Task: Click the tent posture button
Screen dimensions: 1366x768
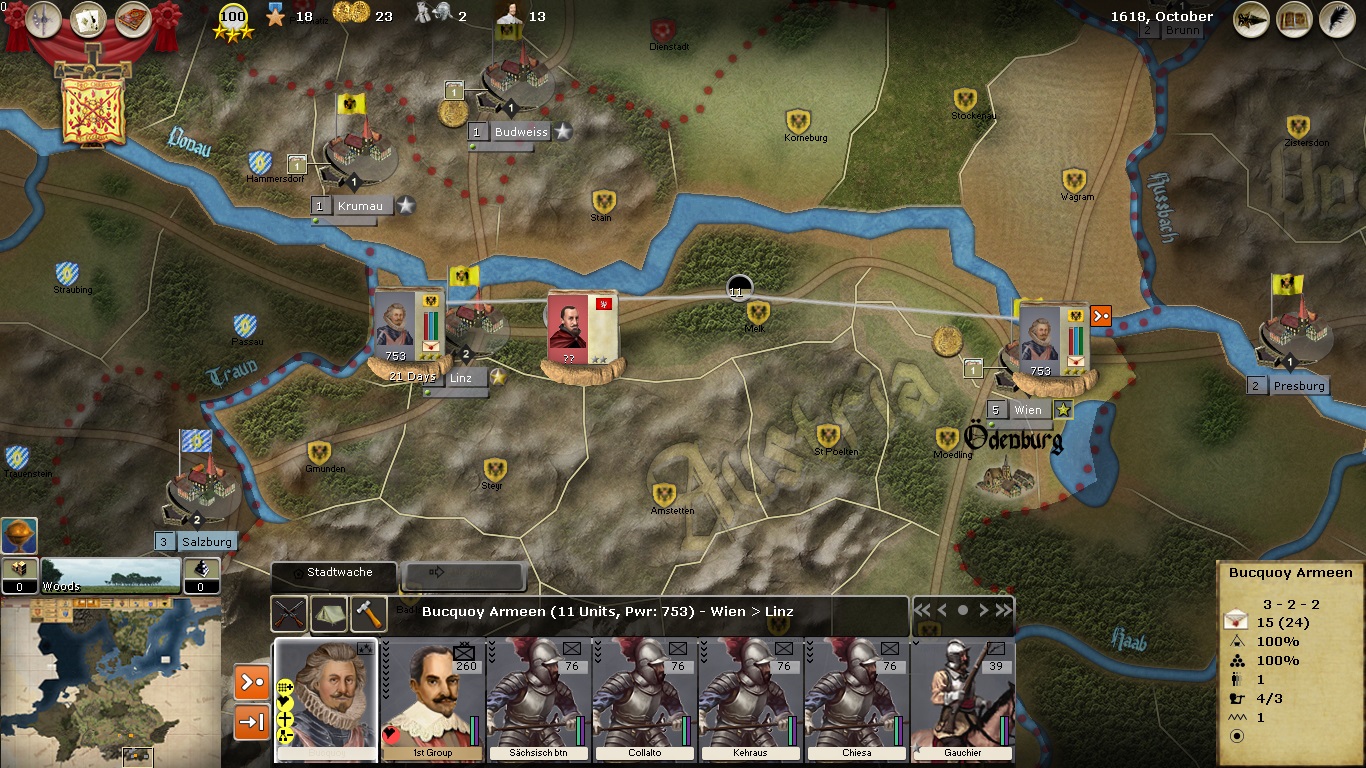Action: [329, 613]
